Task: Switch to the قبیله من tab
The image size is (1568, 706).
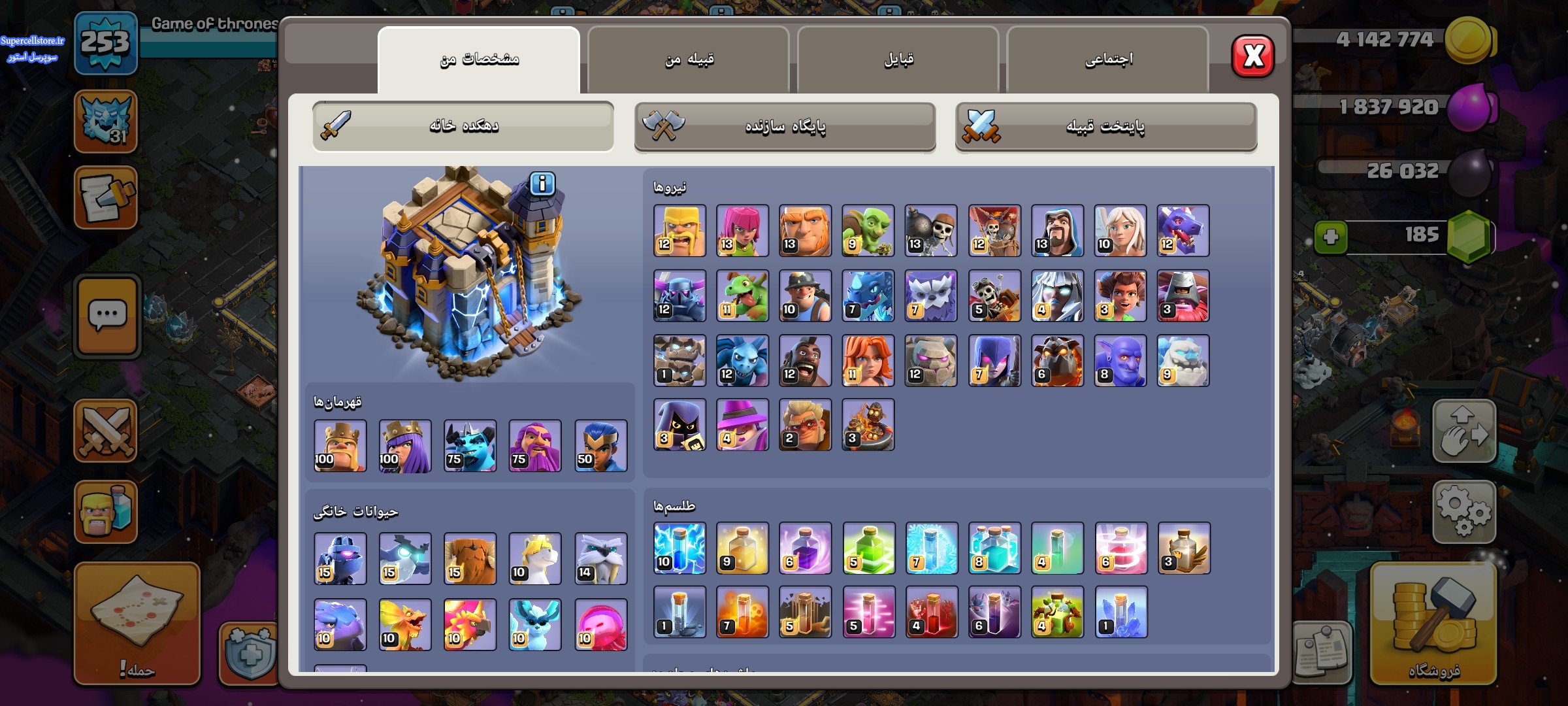Action: [689, 60]
